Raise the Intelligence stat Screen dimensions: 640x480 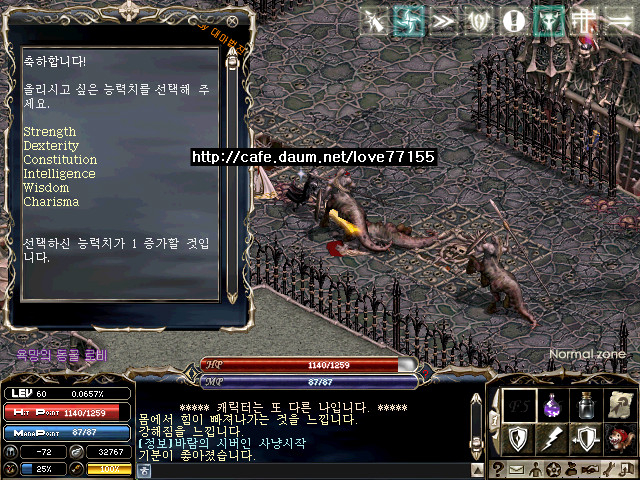coord(59,174)
